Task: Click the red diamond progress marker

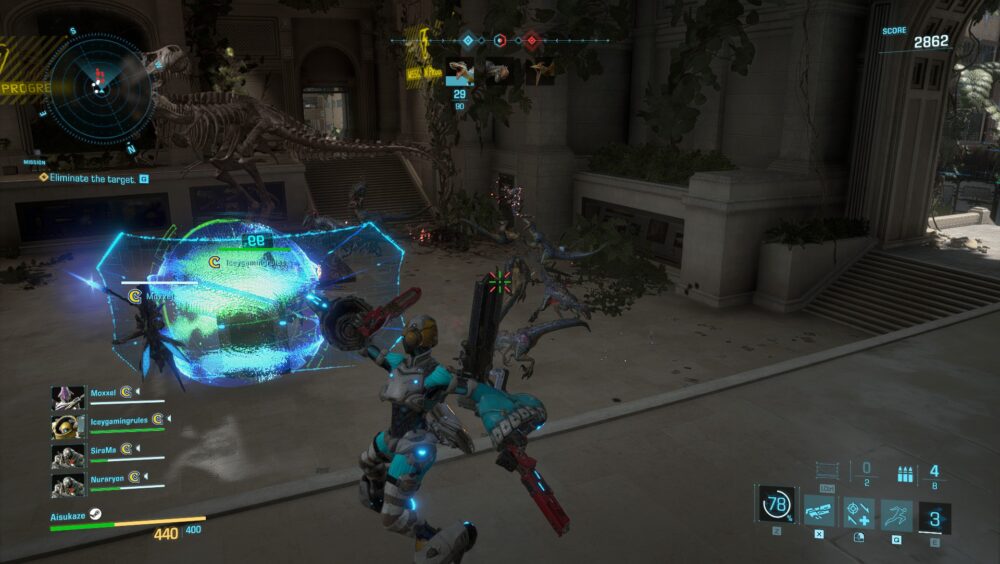Action: tap(531, 41)
